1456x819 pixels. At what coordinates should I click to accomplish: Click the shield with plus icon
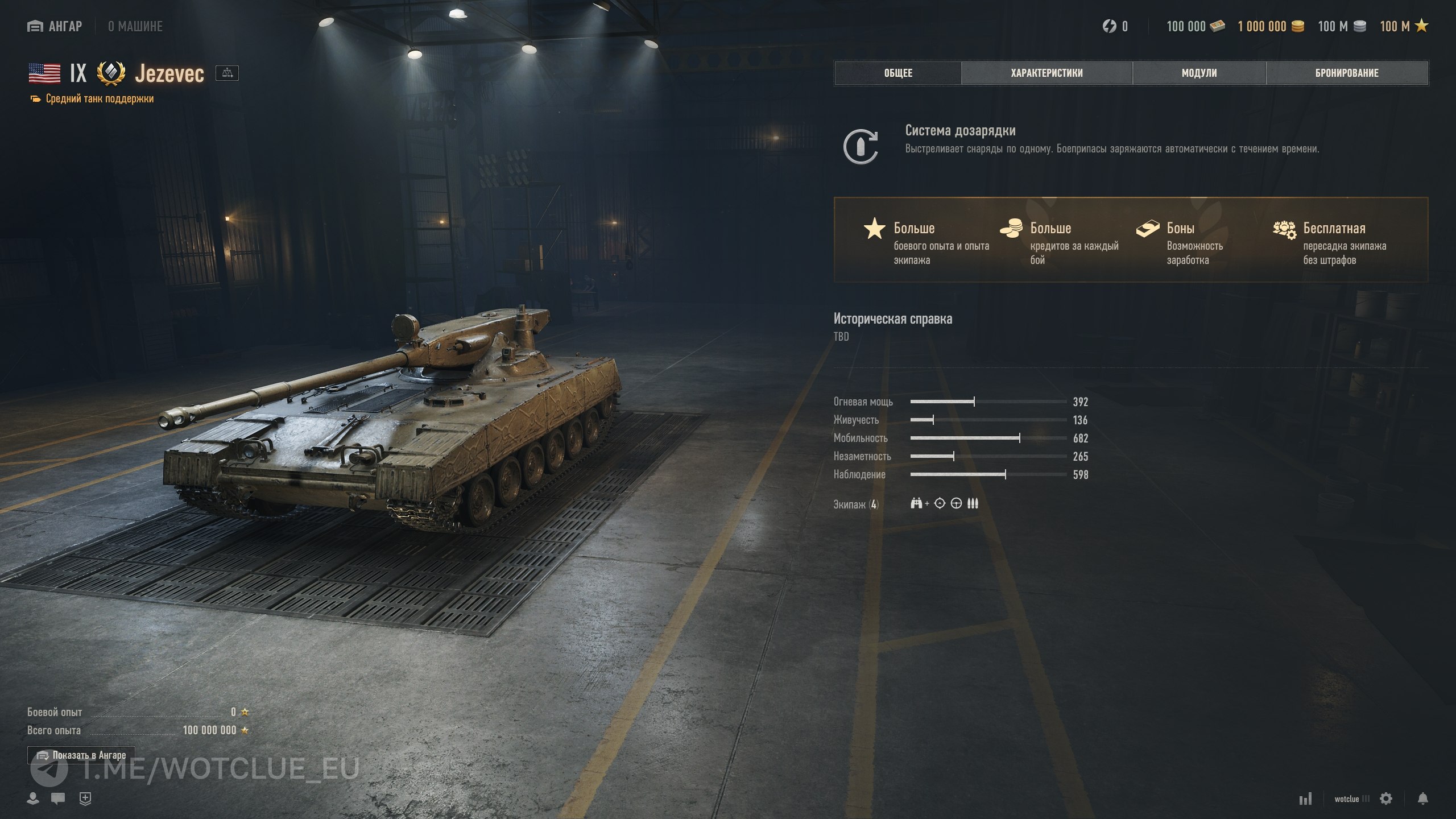click(85, 798)
